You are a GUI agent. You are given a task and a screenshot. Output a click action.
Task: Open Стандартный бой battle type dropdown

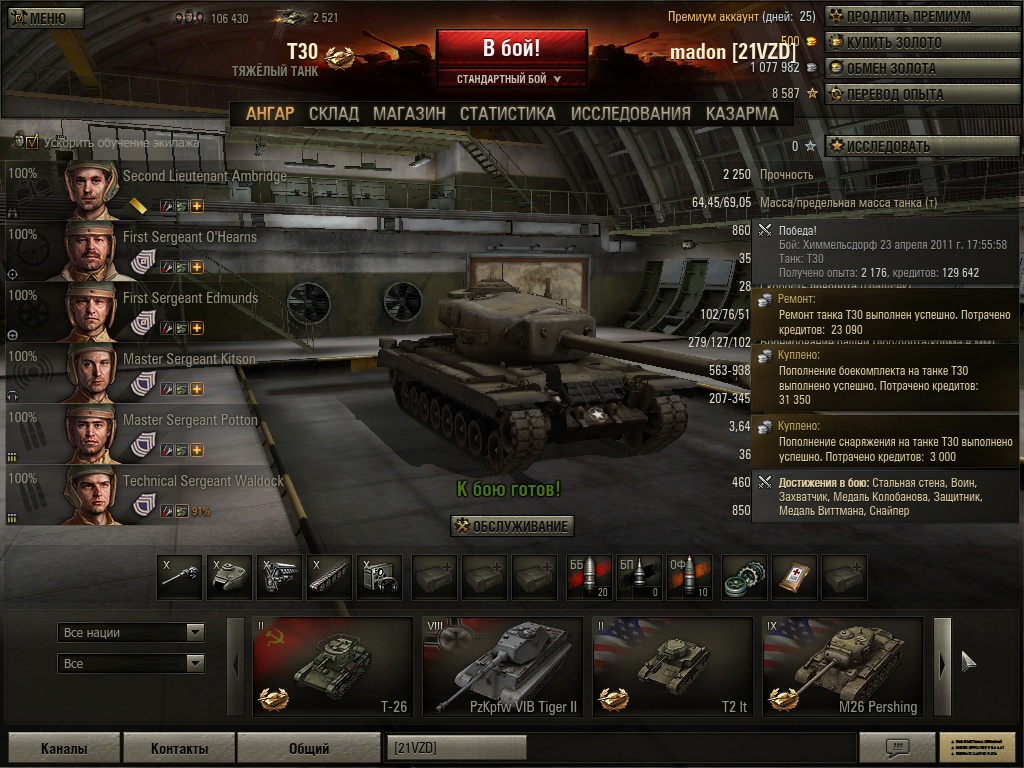pyautogui.click(x=510, y=79)
